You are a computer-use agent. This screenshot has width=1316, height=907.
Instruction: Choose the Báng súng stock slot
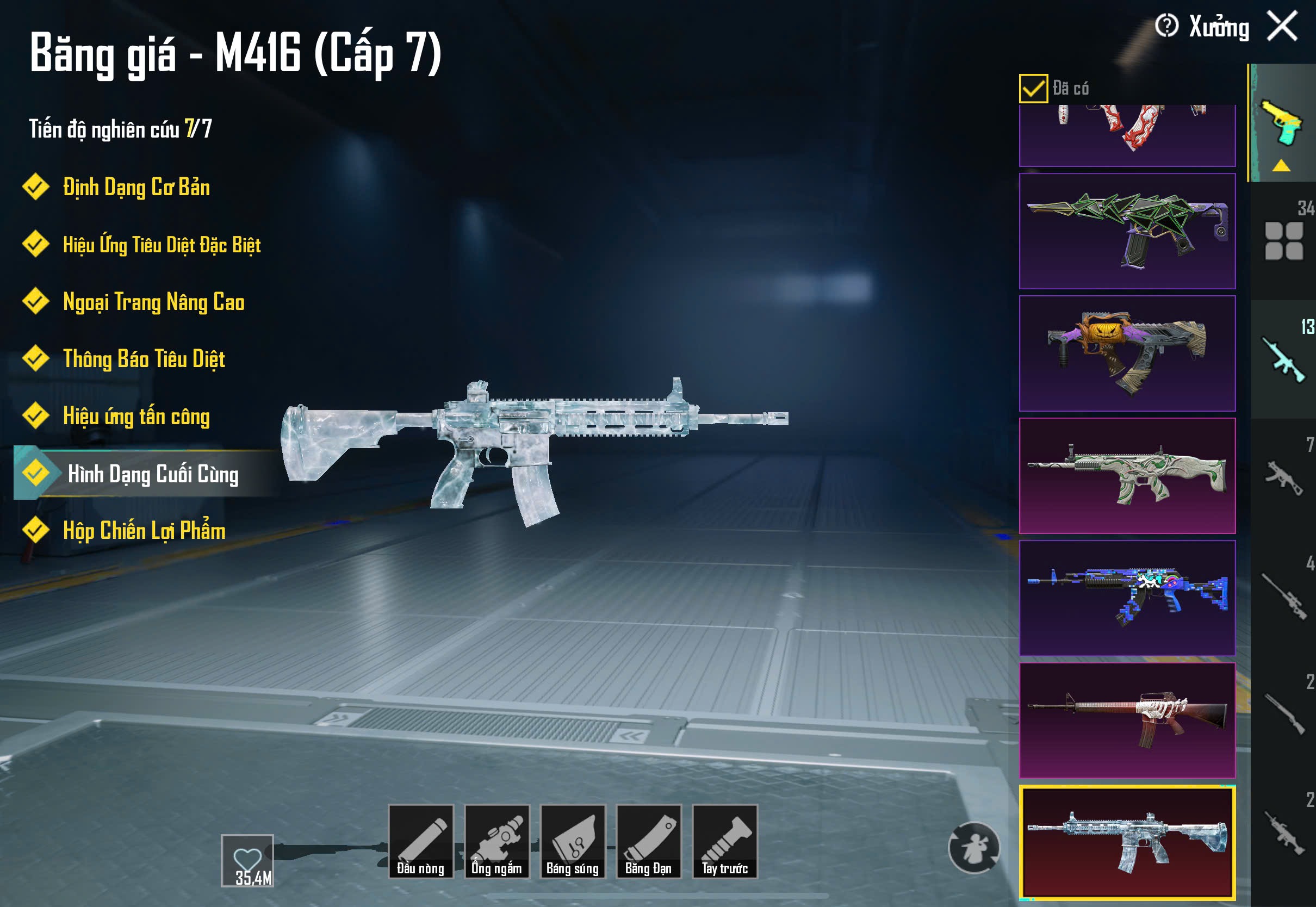(x=572, y=841)
